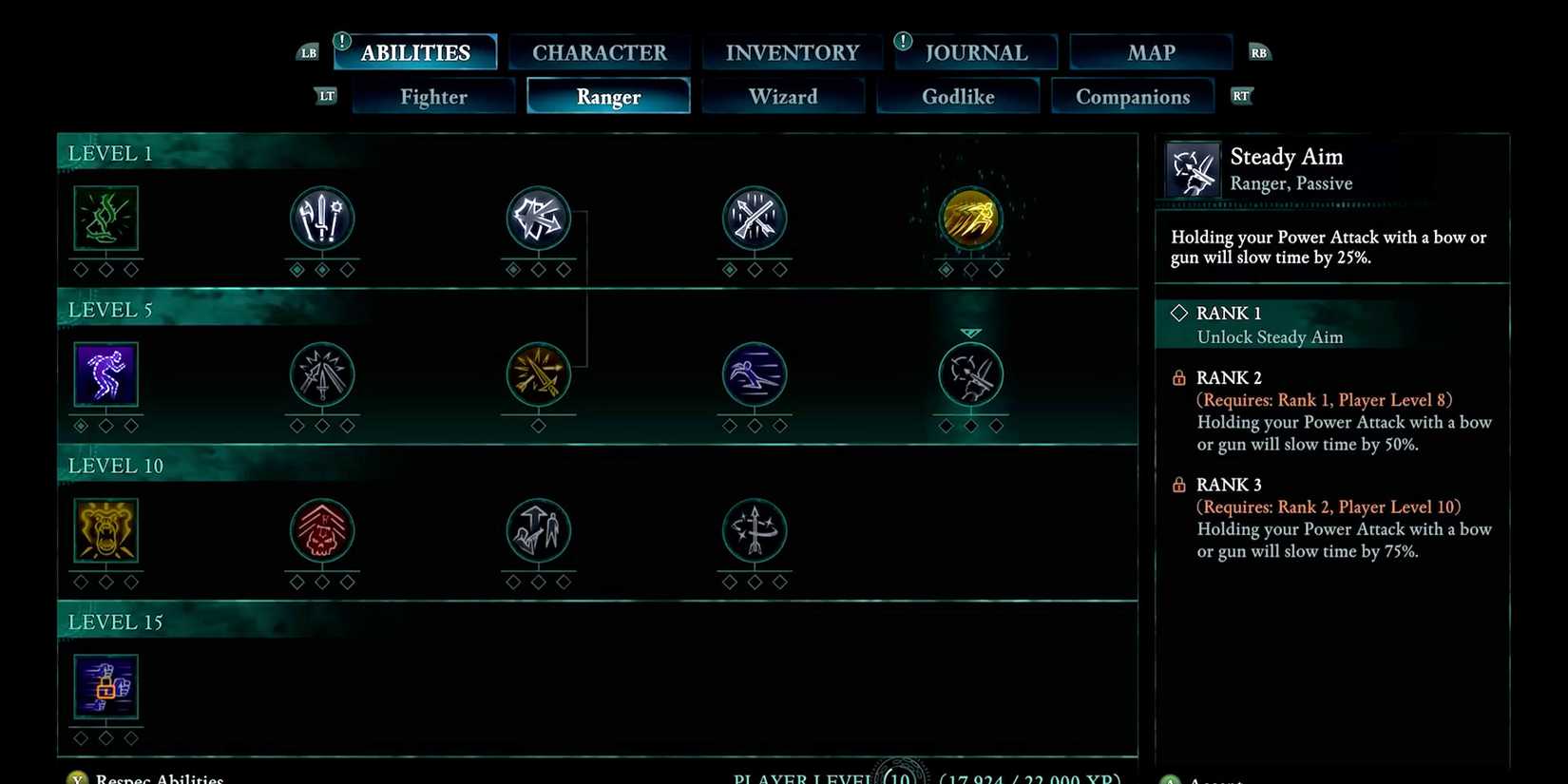
Task: Select the golden exploding arrow ability in Level 5
Action: (538, 374)
